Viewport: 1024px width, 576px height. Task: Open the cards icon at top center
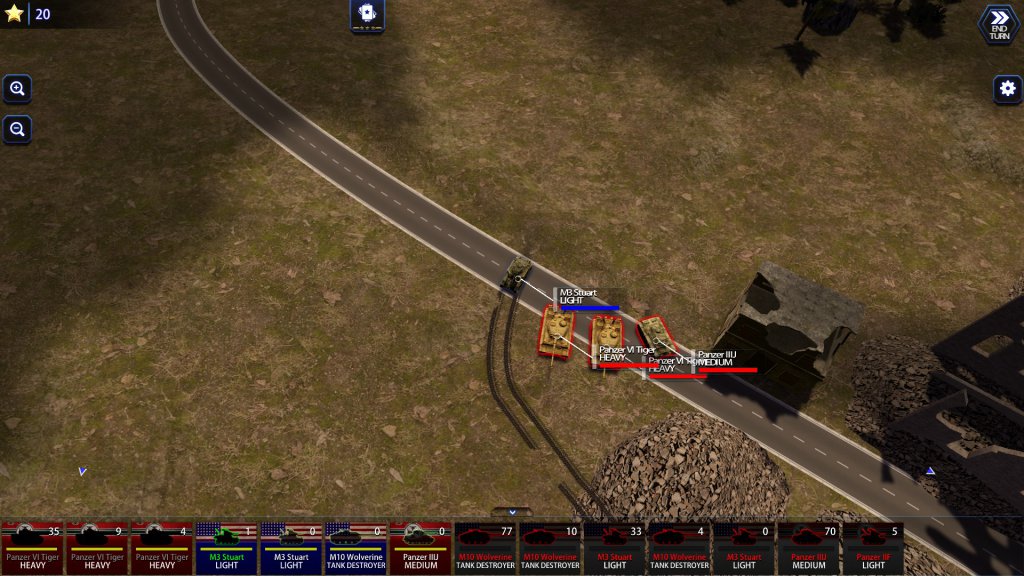367,14
